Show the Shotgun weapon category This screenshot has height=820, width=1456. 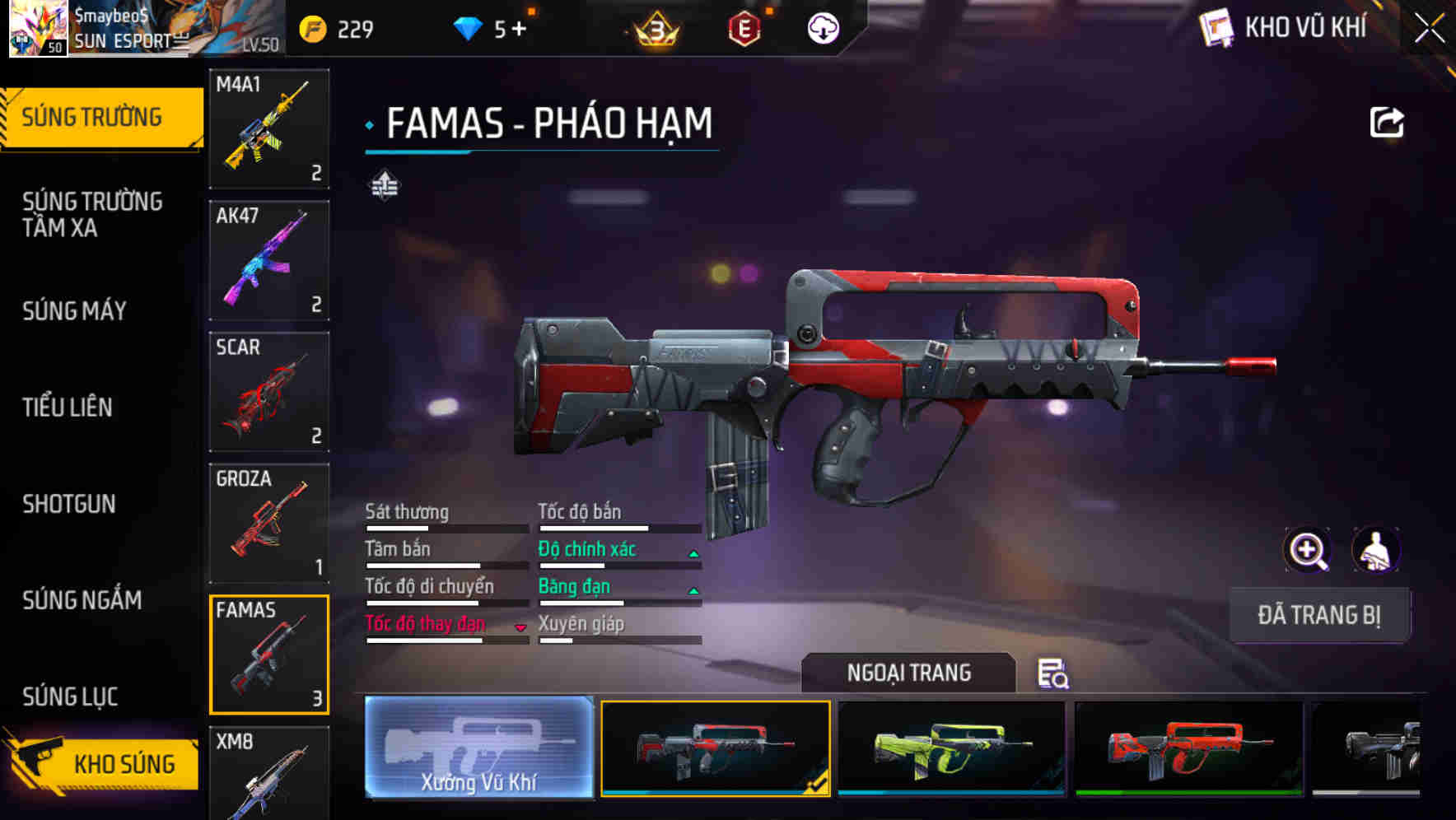(x=69, y=504)
